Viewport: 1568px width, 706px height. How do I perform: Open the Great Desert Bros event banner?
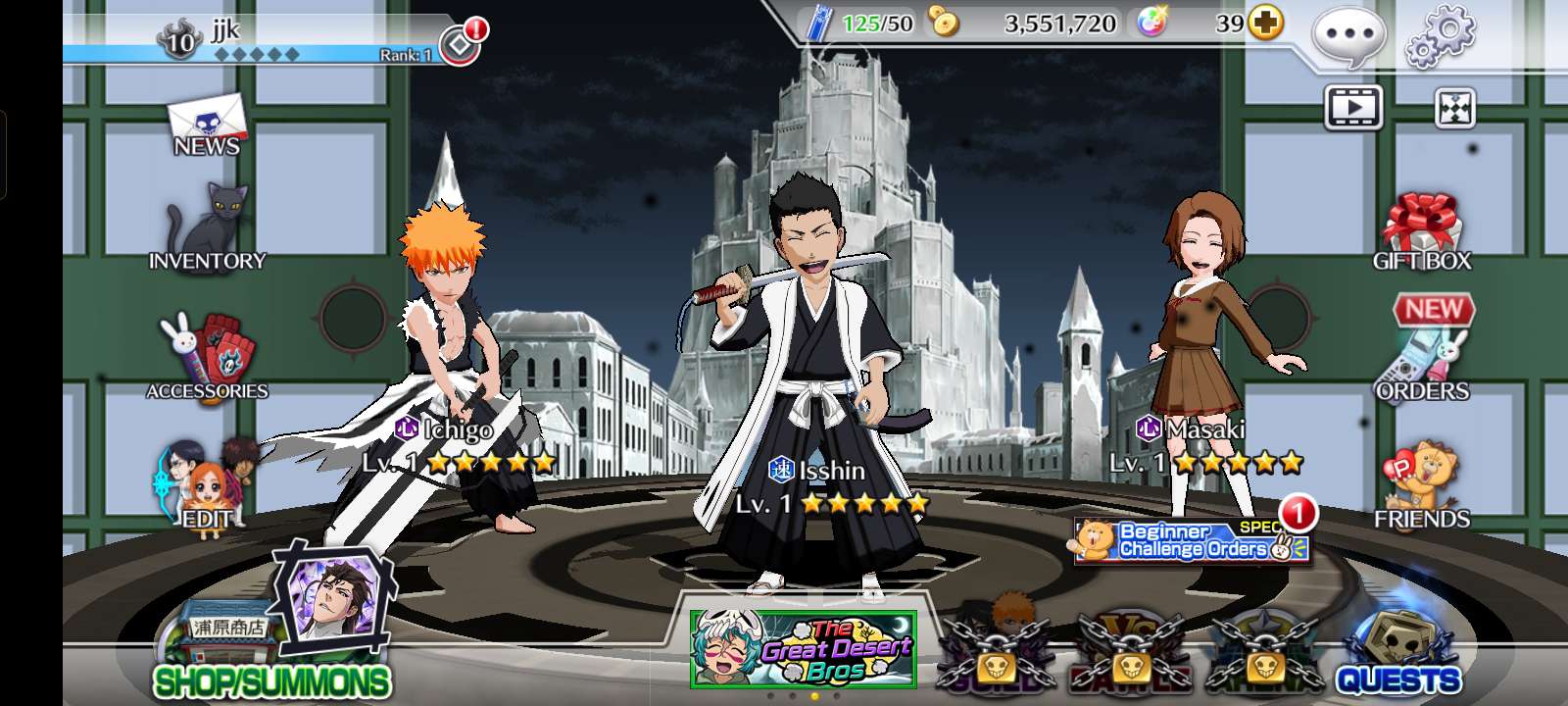tap(804, 649)
